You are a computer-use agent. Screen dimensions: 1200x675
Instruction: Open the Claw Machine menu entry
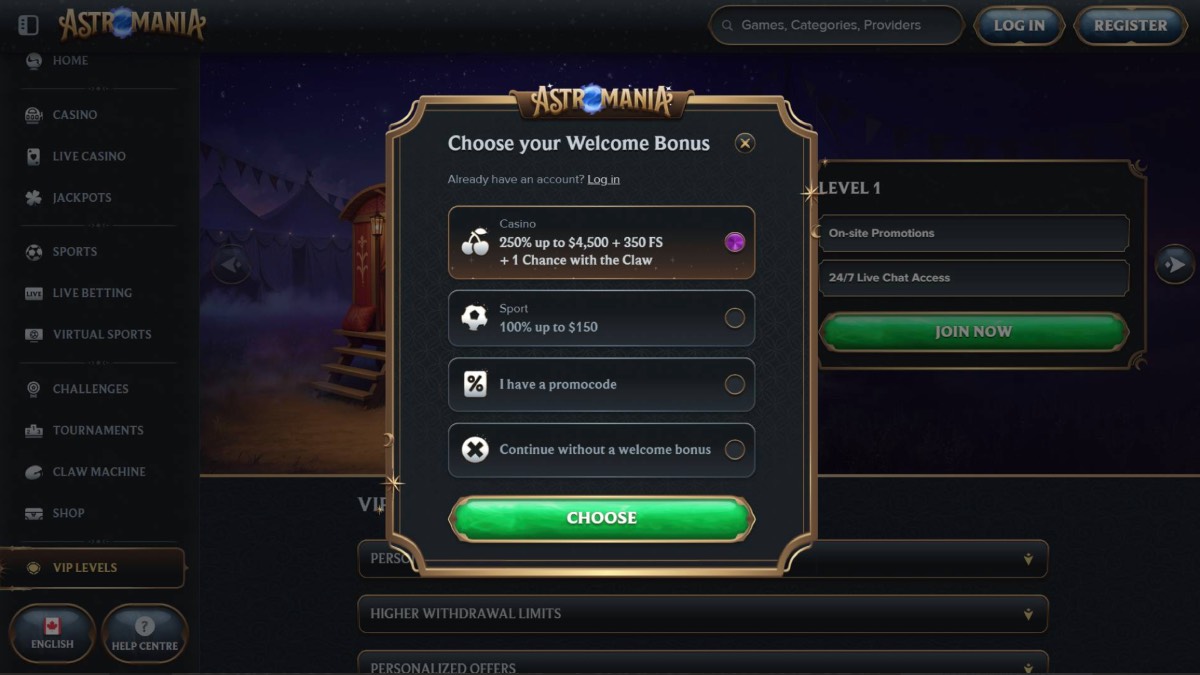point(99,472)
